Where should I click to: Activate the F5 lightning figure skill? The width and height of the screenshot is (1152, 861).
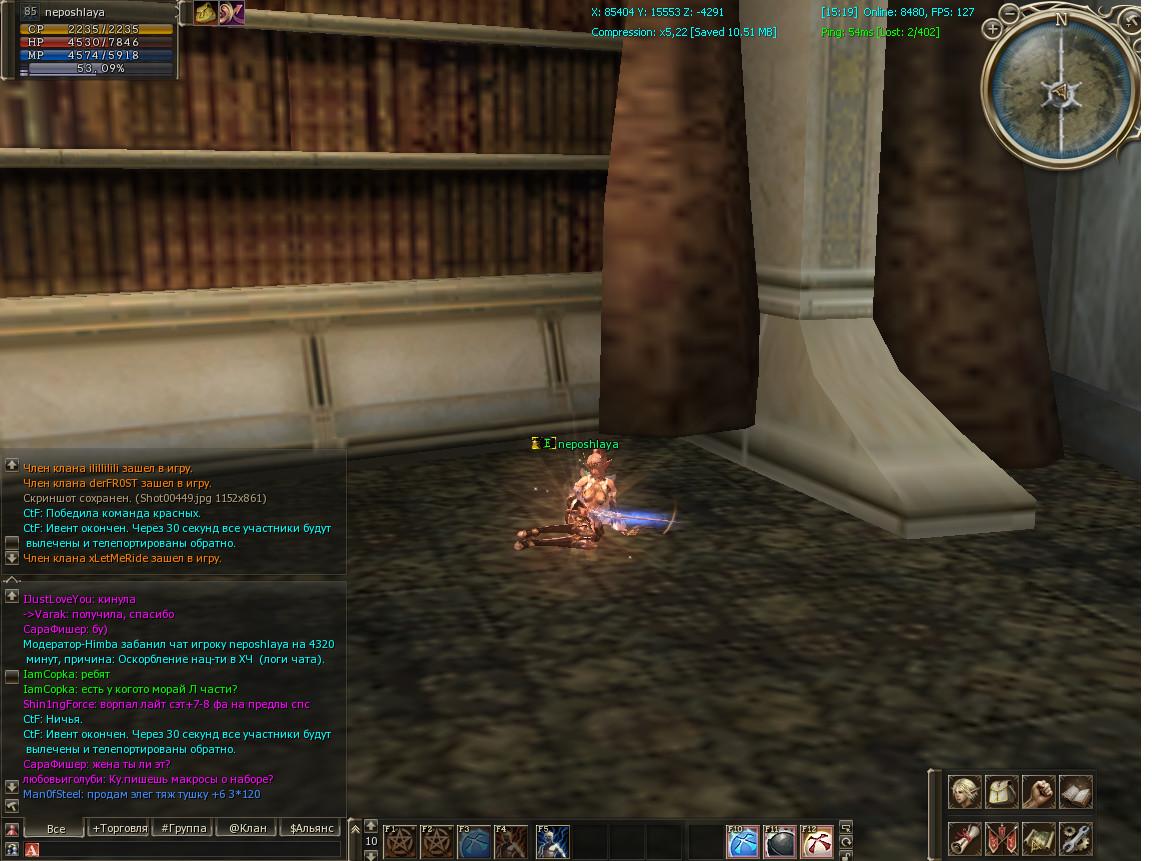click(x=553, y=842)
